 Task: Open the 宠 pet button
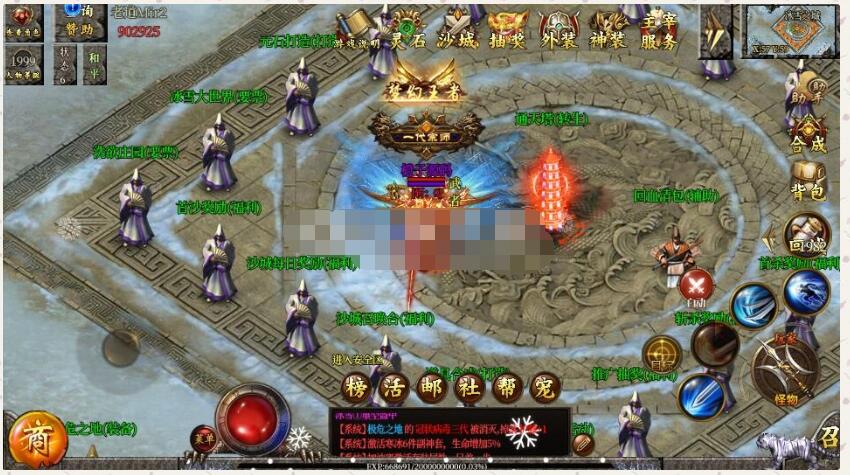click(x=544, y=387)
